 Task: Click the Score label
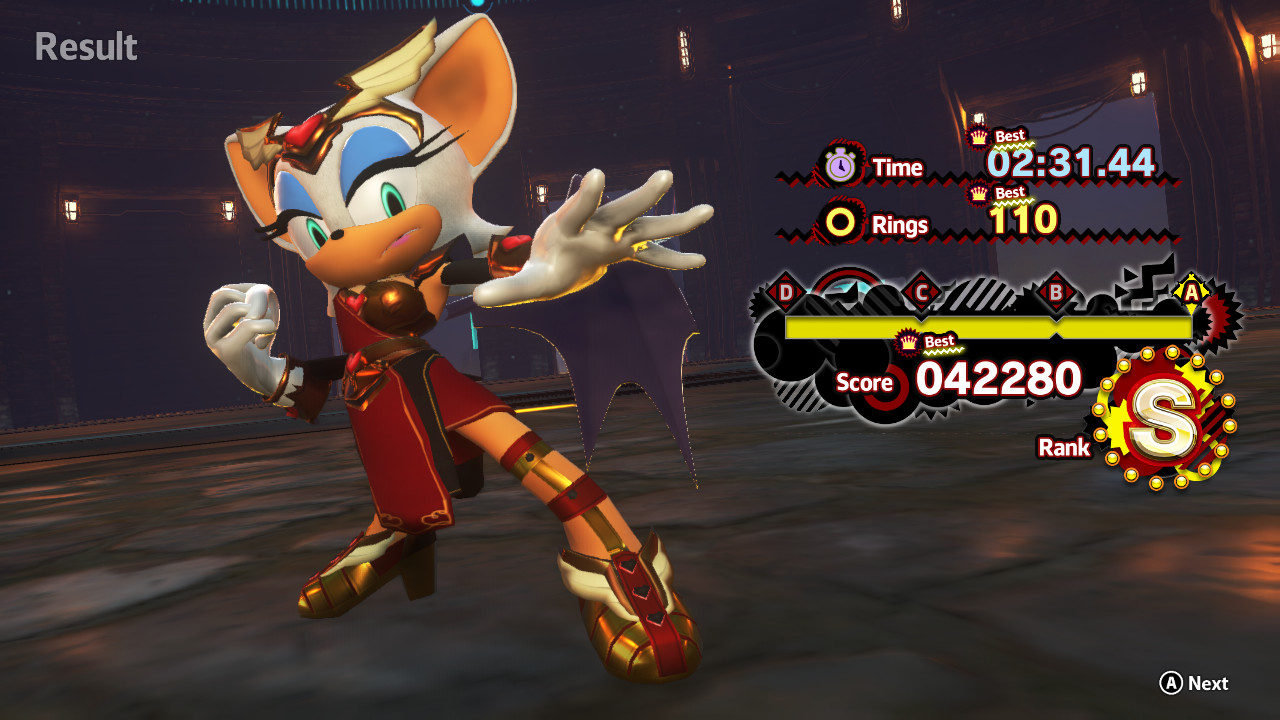tap(867, 383)
